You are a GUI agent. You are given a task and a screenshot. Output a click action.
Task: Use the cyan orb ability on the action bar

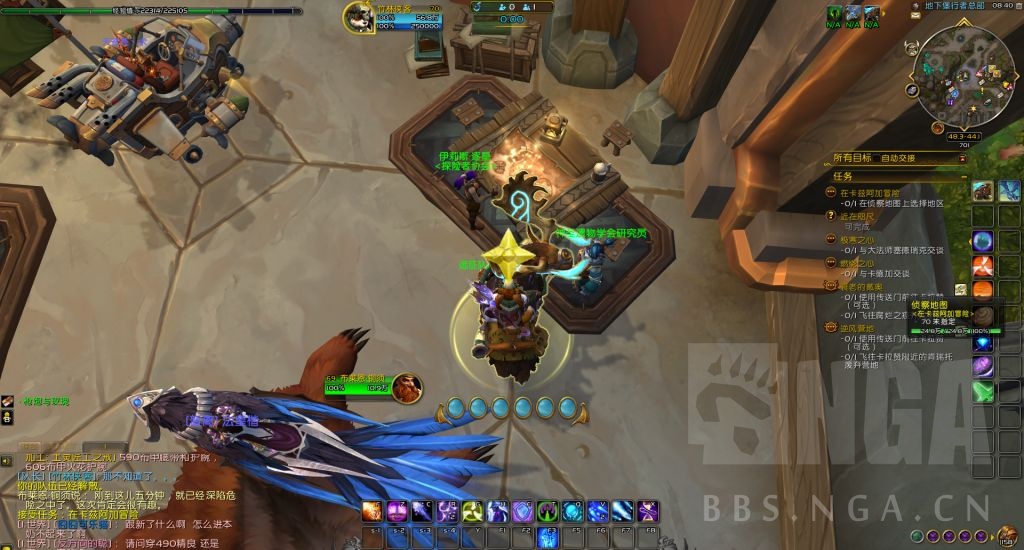point(573,510)
